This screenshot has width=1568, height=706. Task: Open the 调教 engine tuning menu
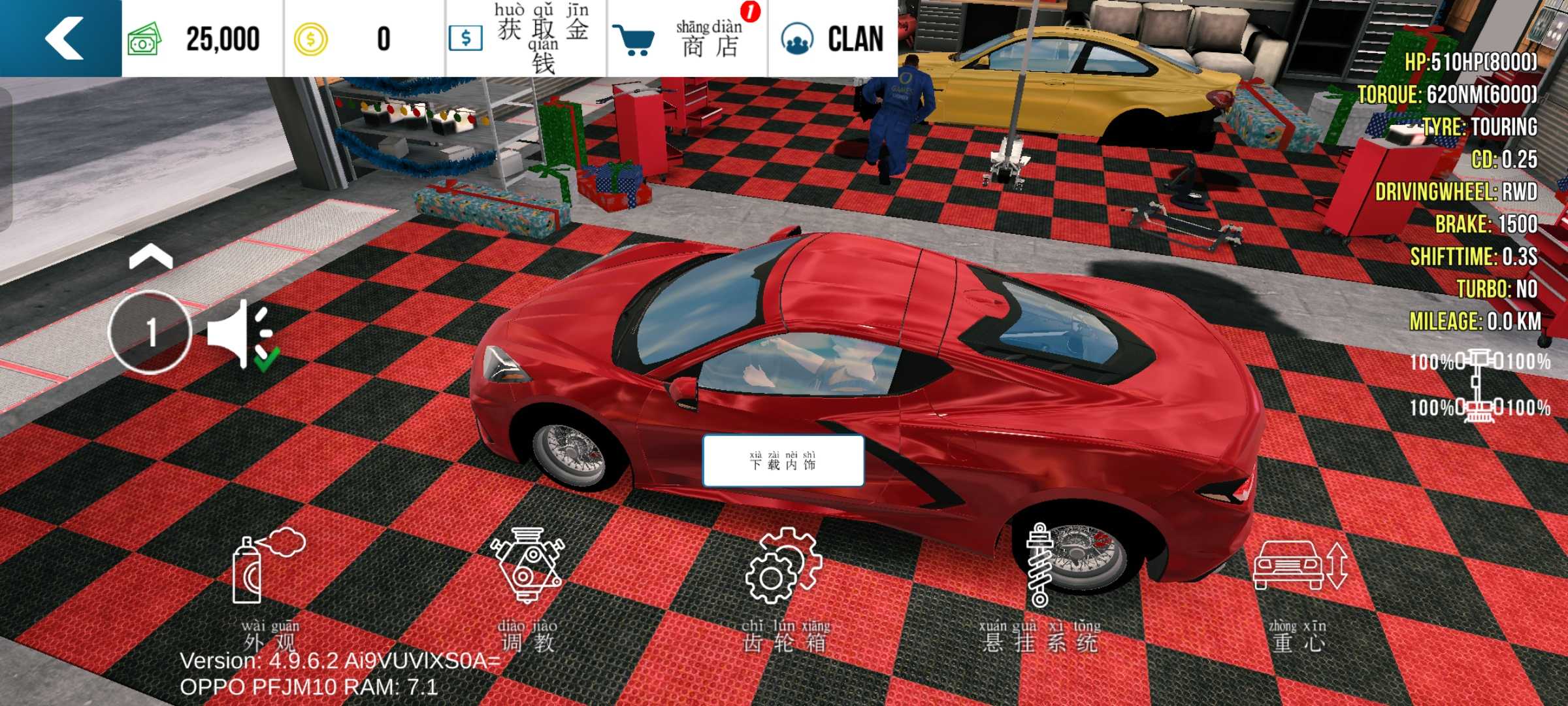click(x=528, y=588)
